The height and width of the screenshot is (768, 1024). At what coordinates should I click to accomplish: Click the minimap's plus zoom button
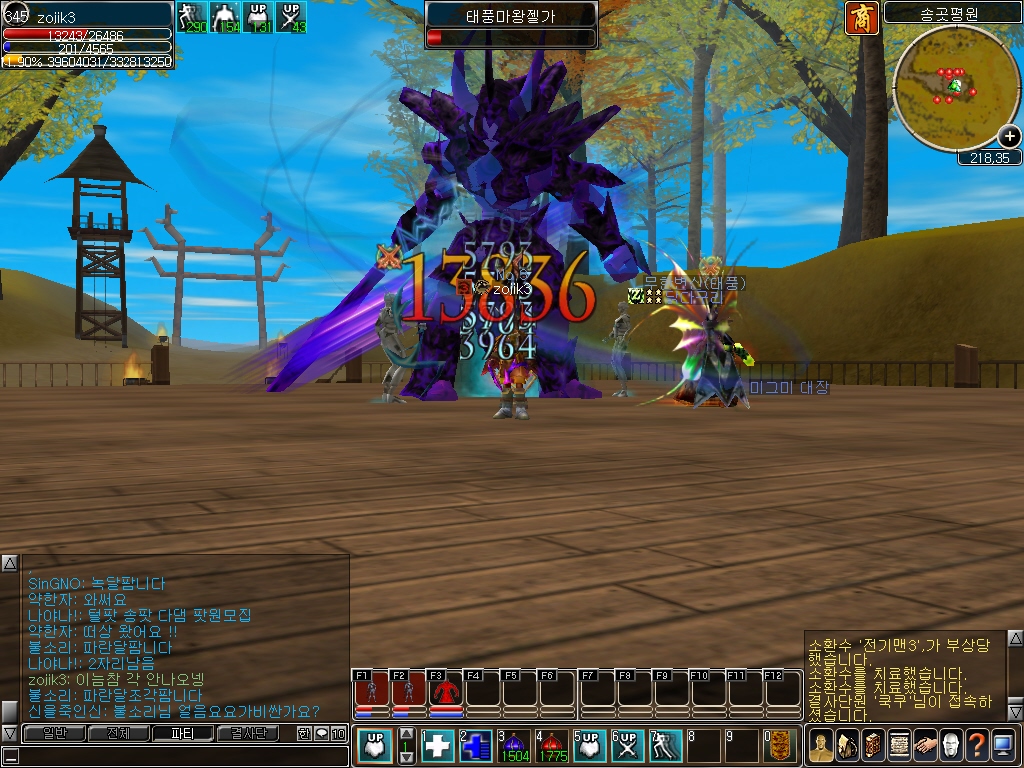pyautogui.click(x=1009, y=137)
